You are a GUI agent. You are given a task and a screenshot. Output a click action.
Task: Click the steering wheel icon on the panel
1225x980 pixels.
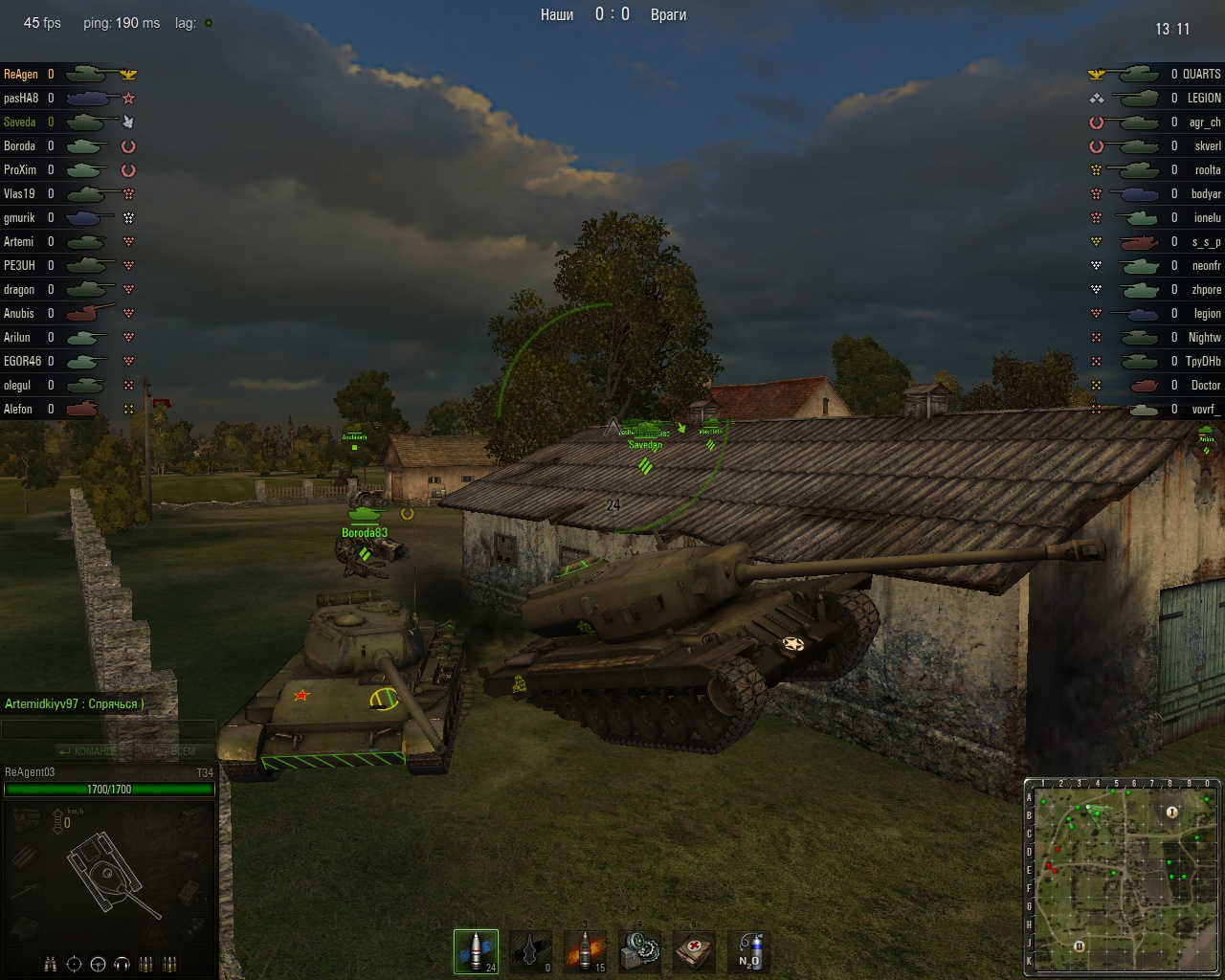(x=98, y=964)
